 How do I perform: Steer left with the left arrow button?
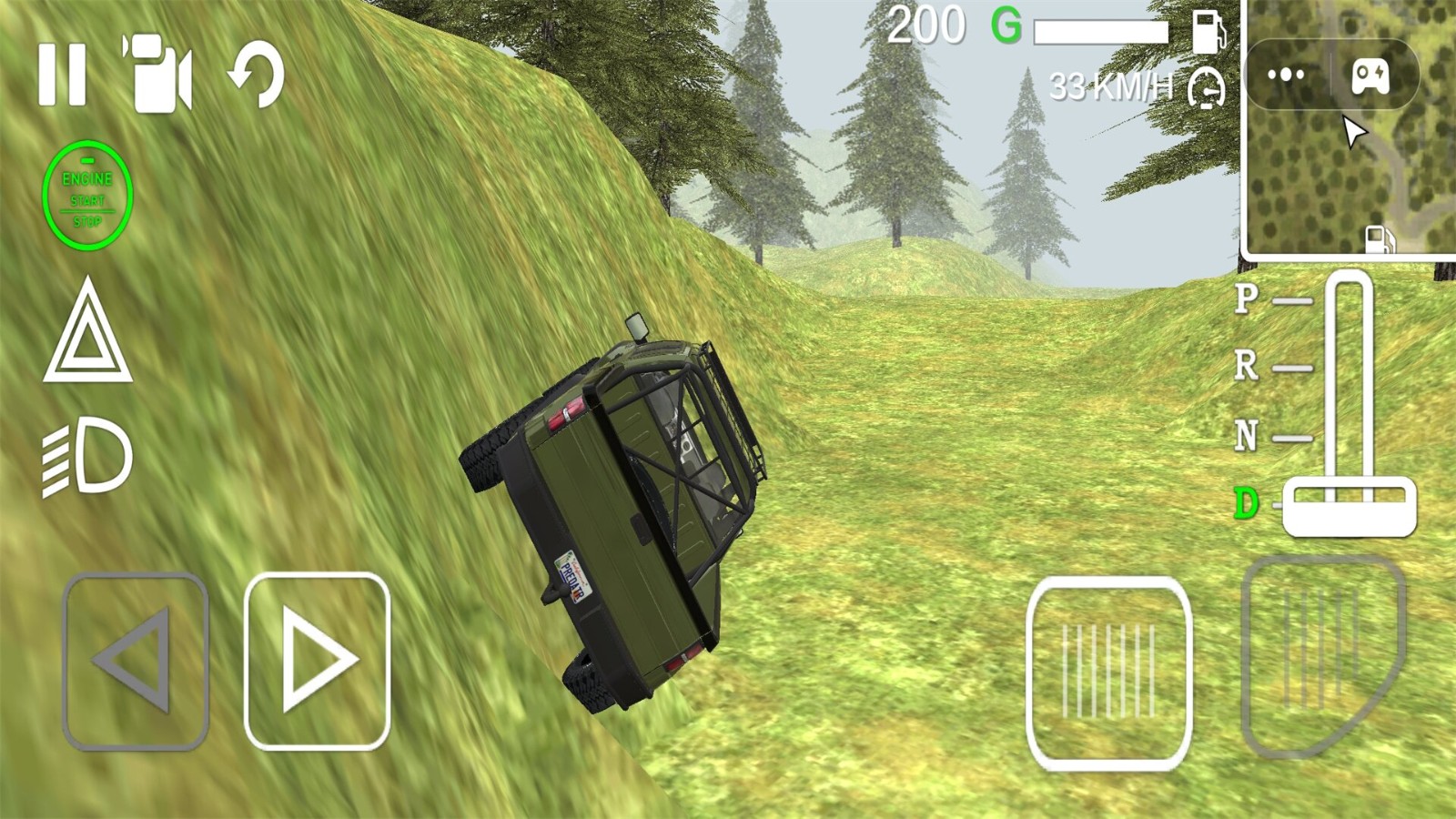click(x=136, y=662)
